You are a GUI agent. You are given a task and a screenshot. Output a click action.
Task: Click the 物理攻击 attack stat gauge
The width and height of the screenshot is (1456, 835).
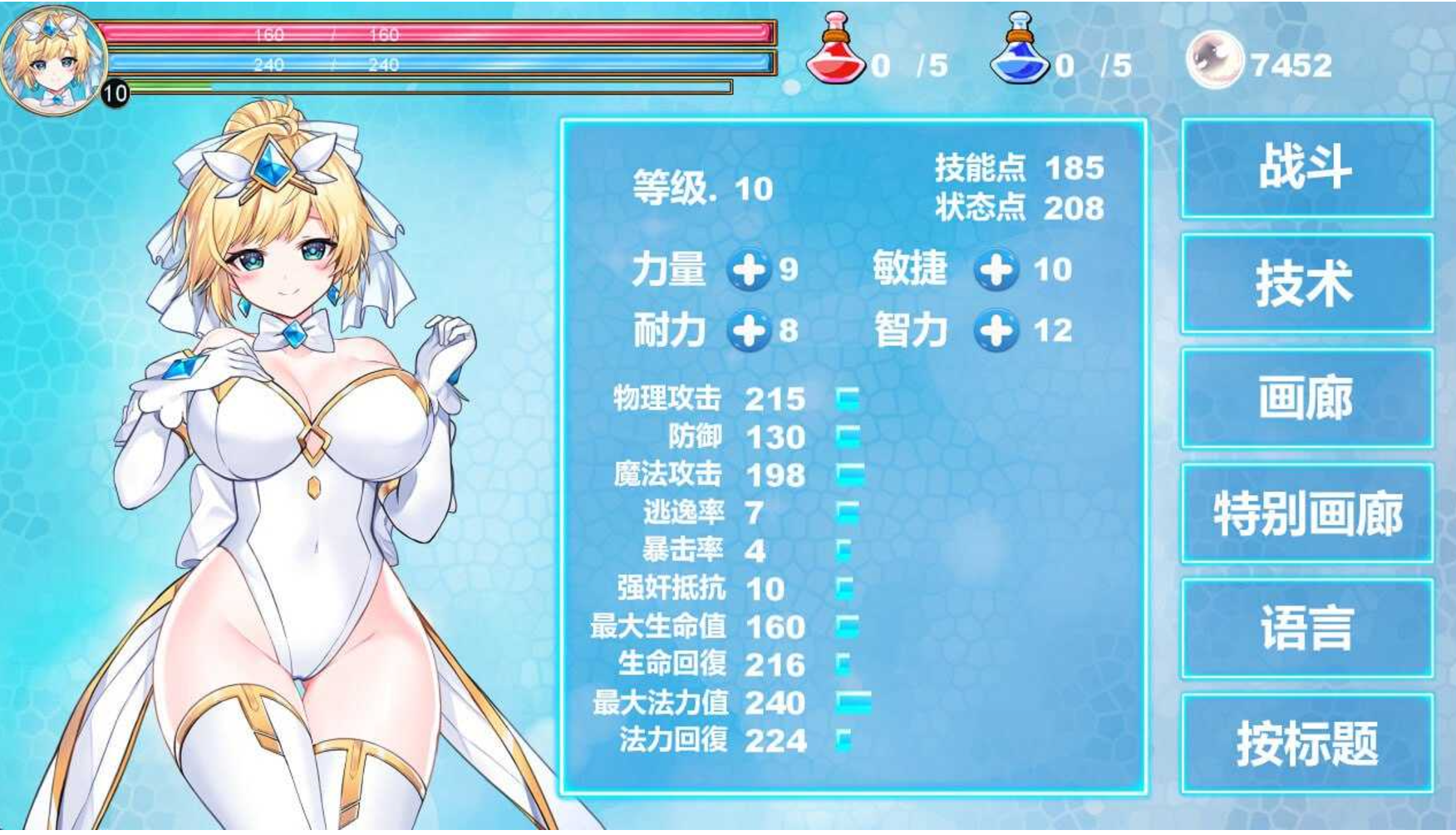pyautogui.click(x=848, y=400)
